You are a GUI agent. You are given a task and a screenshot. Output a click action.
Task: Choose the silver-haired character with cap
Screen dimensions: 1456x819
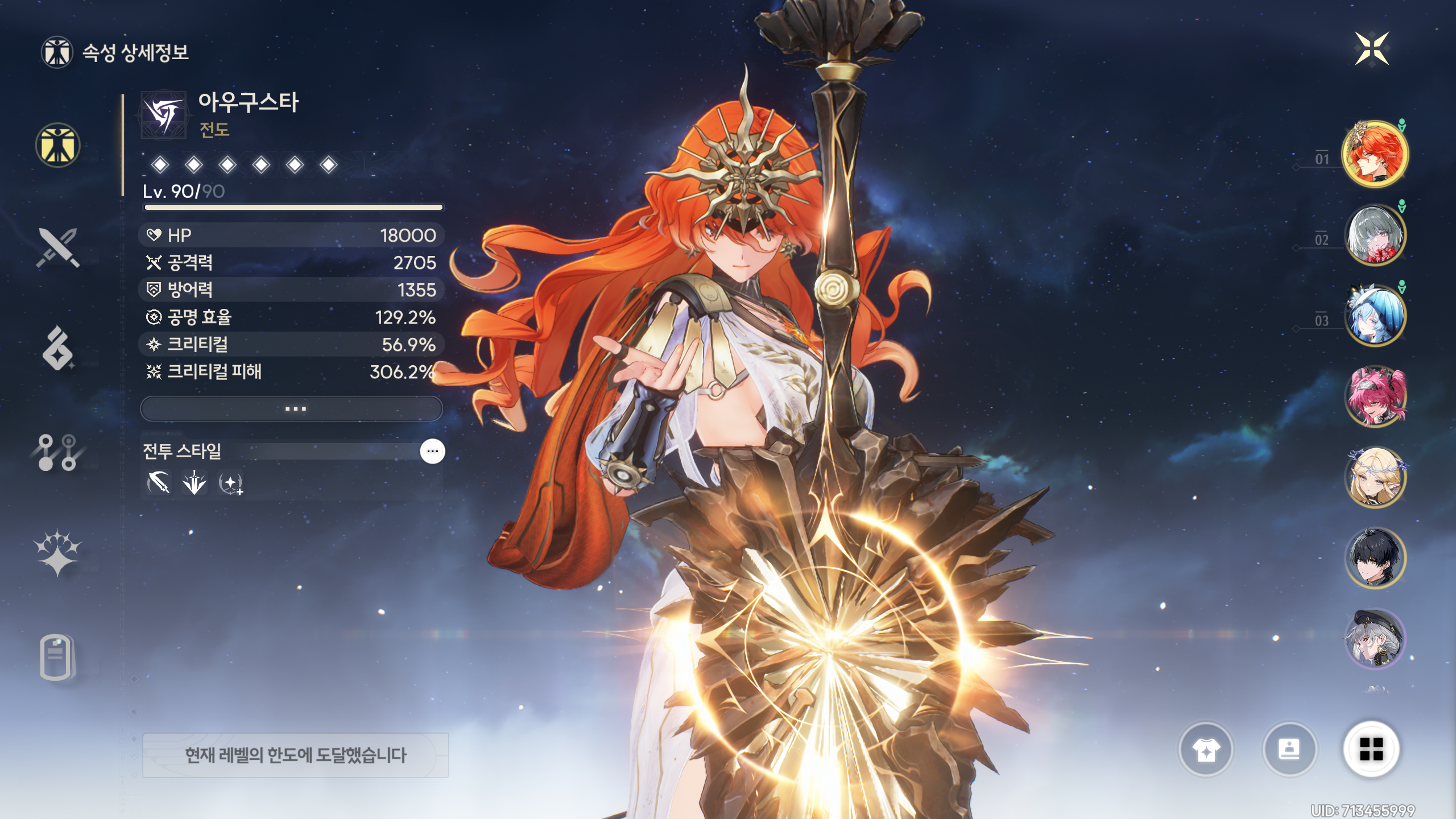(x=1375, y=639)
